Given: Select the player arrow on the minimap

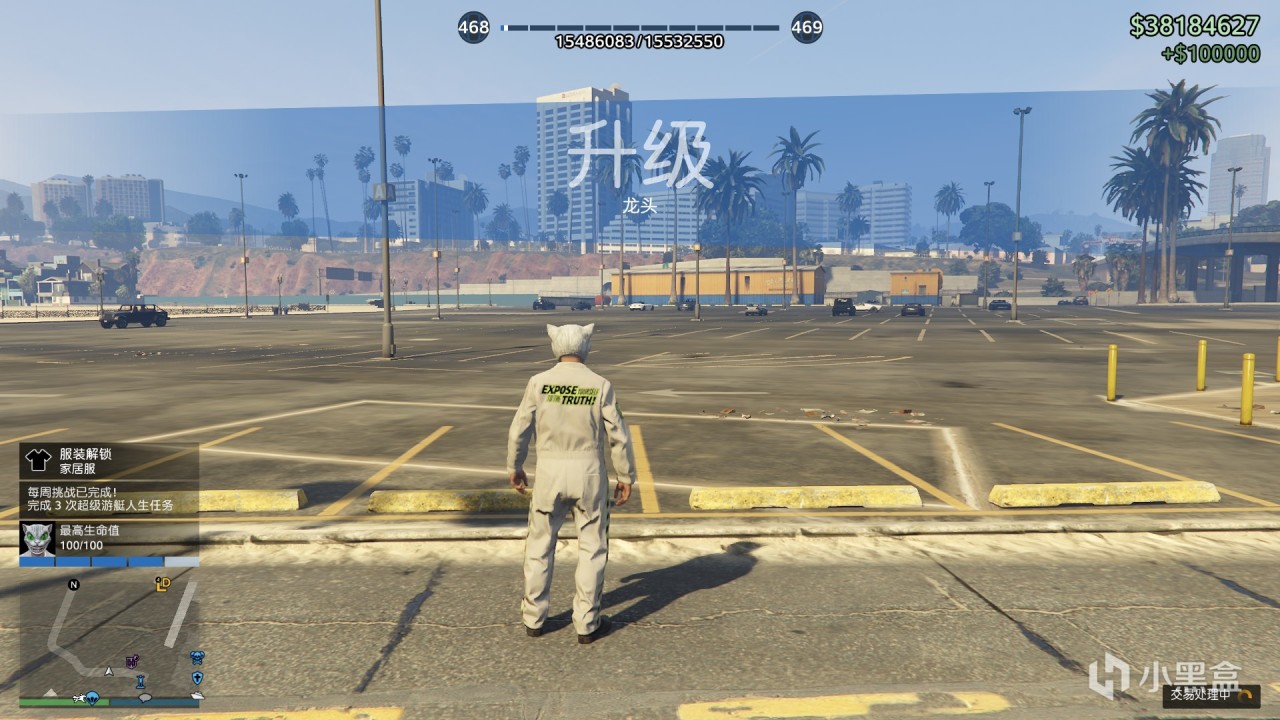Looking at the screenshot, I should 109,672.
